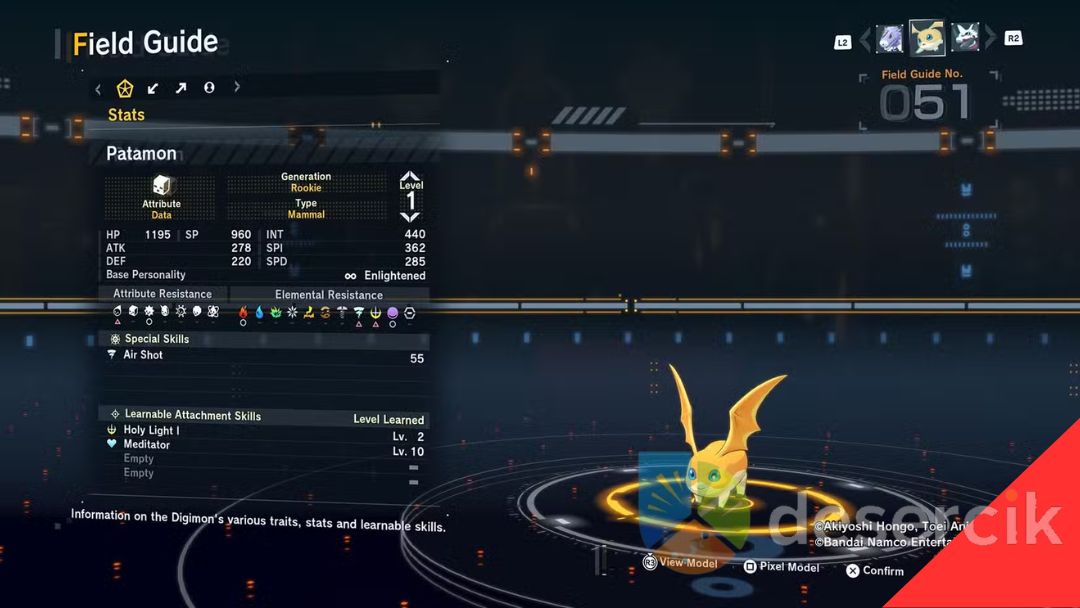Click the highlighted Patamon portrait thumbnail
The height and width of the screenshot is (608, 1080).
(x=927, y=38)
